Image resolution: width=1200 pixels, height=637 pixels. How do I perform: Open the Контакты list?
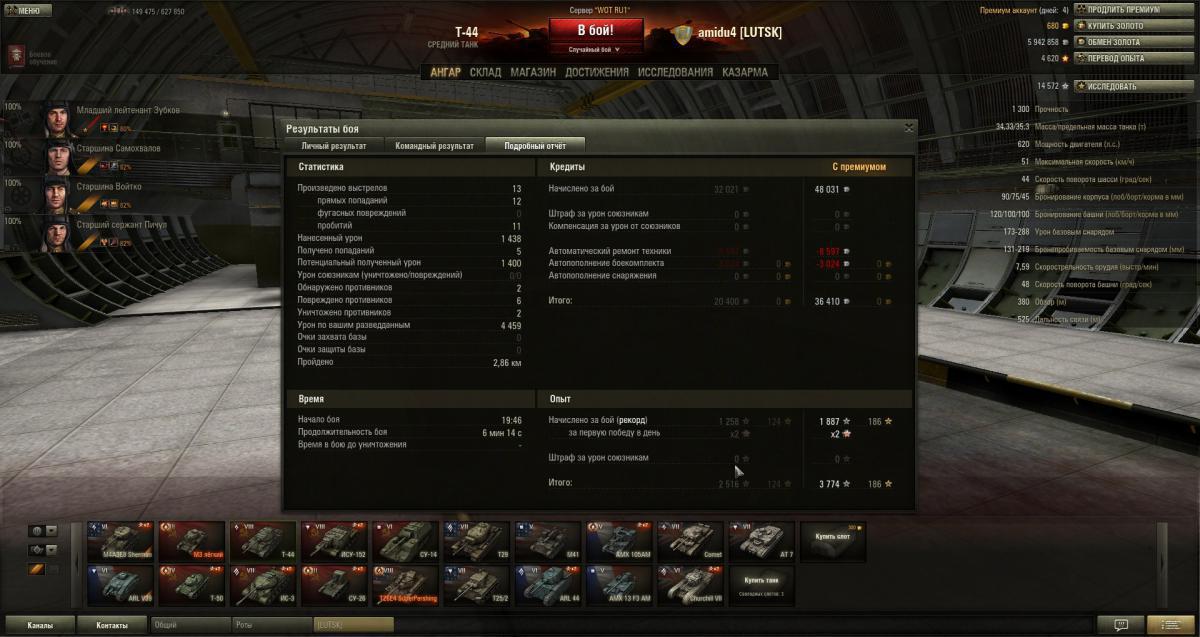click(x=112, y=625)
